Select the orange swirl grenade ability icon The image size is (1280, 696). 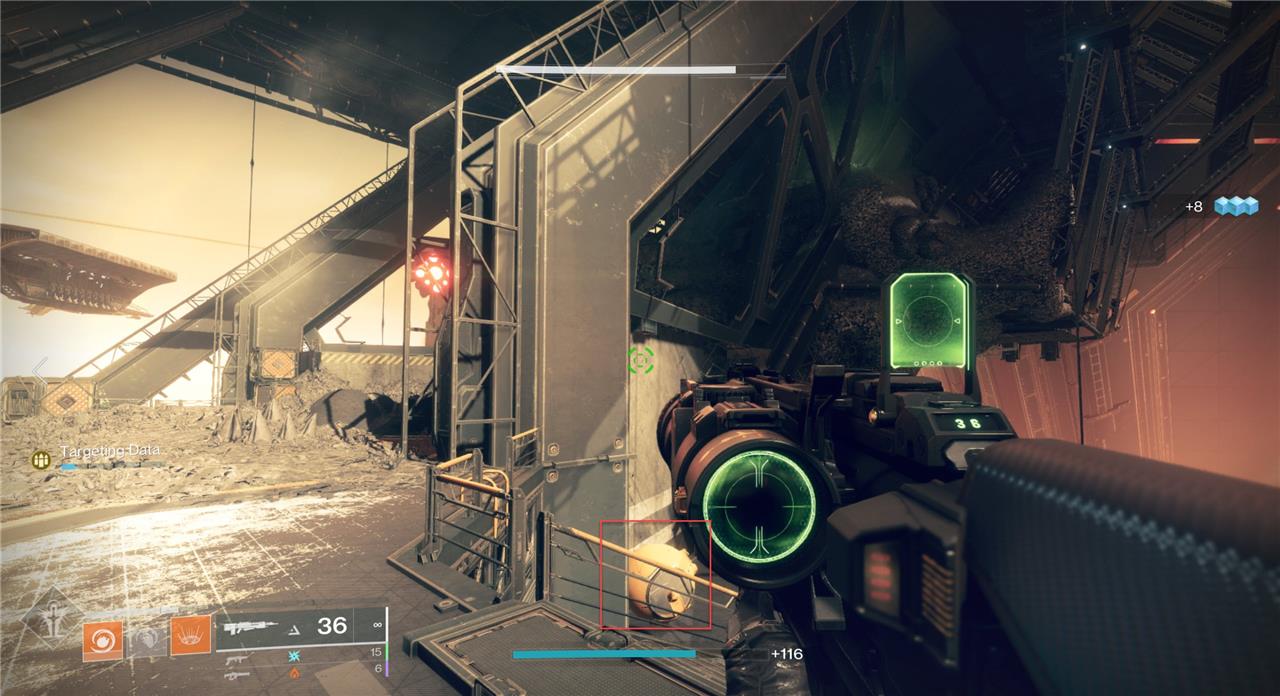point(102,641)
